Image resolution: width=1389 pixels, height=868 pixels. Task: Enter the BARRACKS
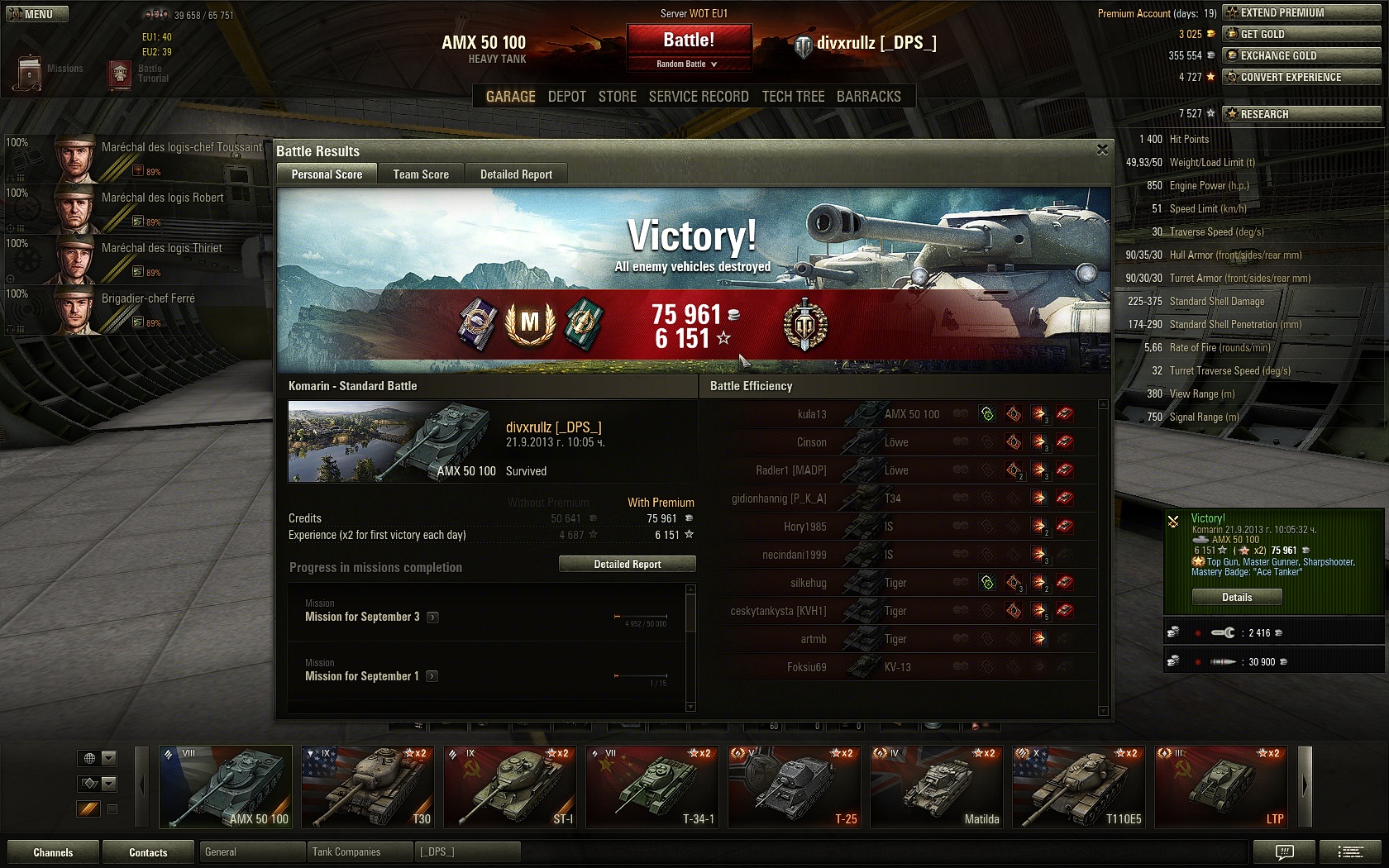point(868,97)
